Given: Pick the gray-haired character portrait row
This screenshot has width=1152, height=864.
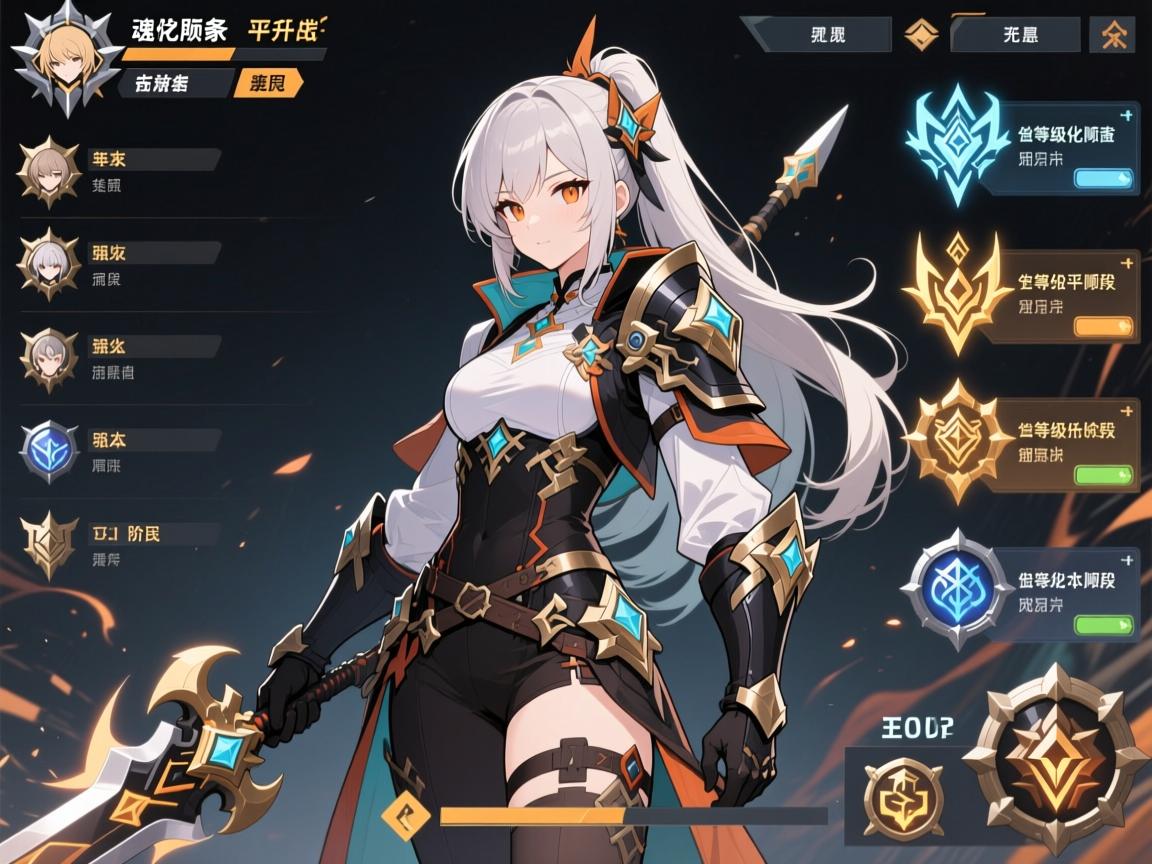Looking at the screenshot, I should (48, 357).
